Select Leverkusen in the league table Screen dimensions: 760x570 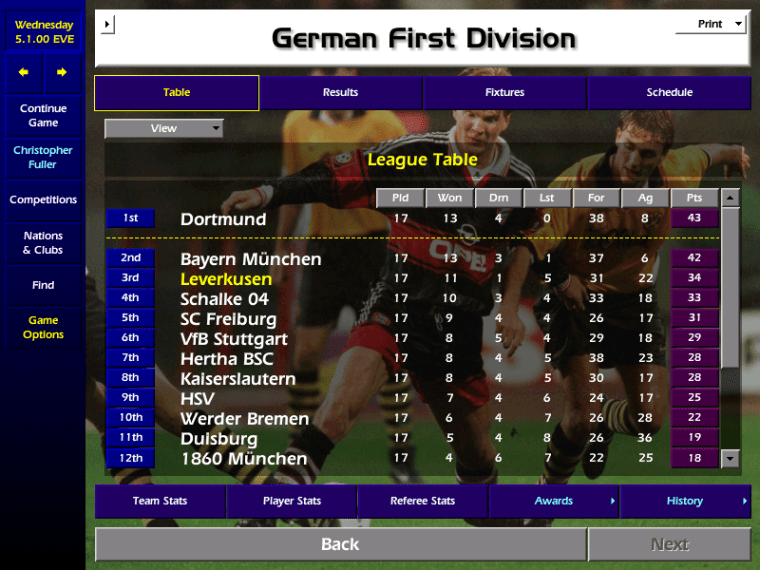[x=226, y=278]
